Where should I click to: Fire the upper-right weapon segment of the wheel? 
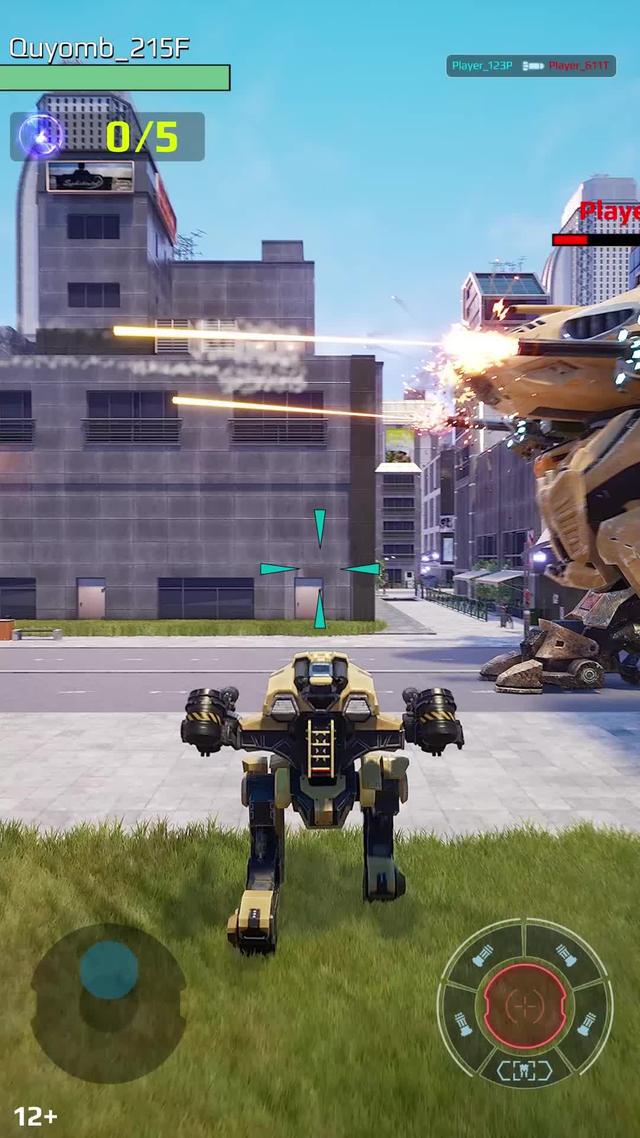click(567, 956)
